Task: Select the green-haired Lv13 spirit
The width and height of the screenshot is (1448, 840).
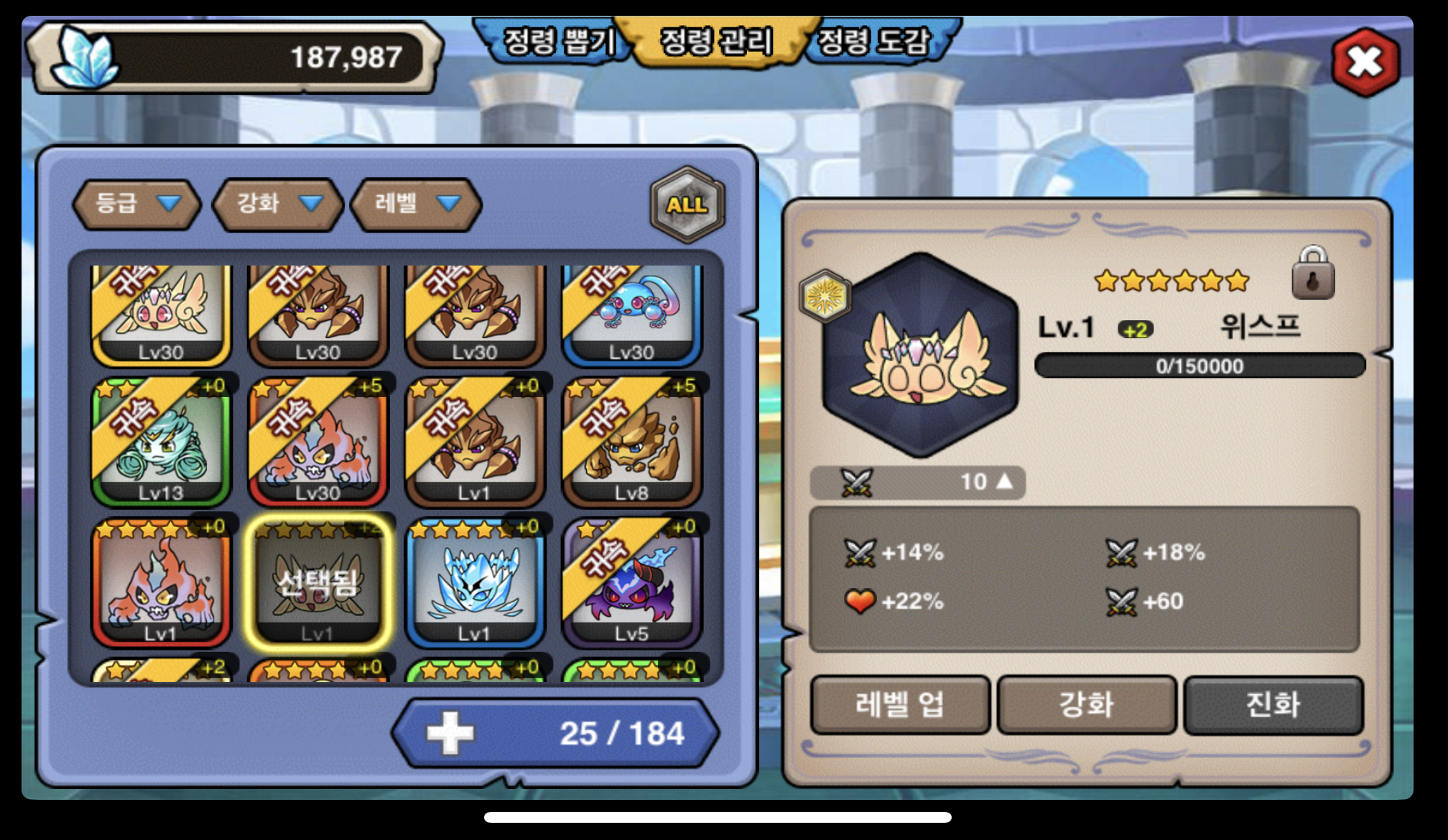Action: (x=161, y=442)
